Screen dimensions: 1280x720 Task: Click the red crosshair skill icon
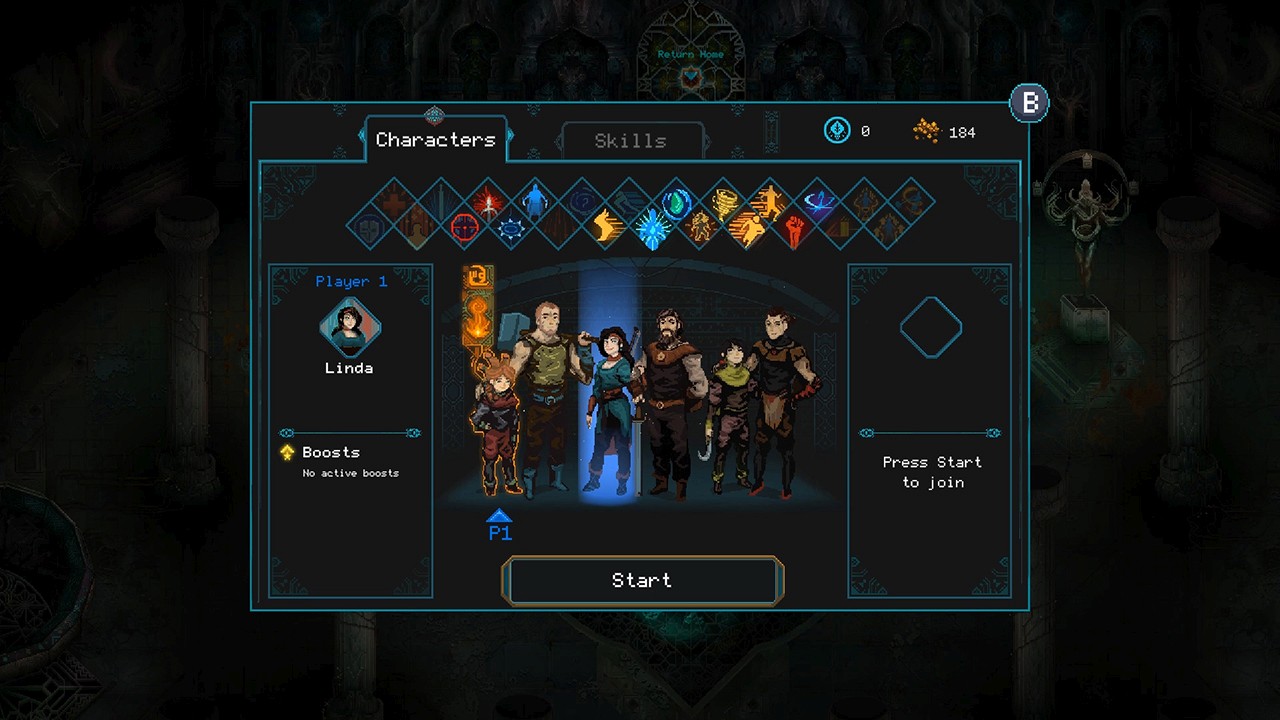pos(464,228)
